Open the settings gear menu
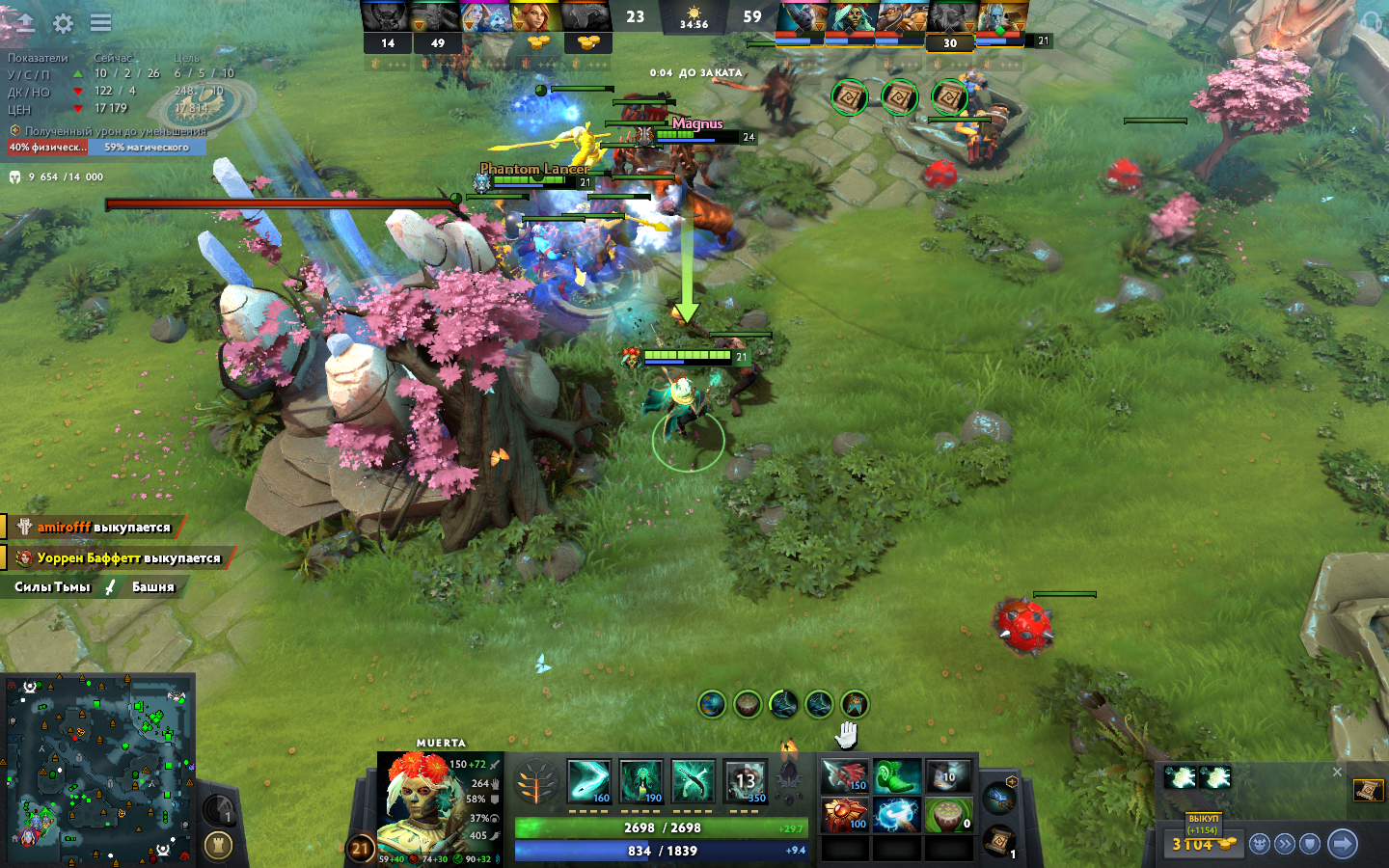This screenshot has width=1389, height=868. point(63,23)
